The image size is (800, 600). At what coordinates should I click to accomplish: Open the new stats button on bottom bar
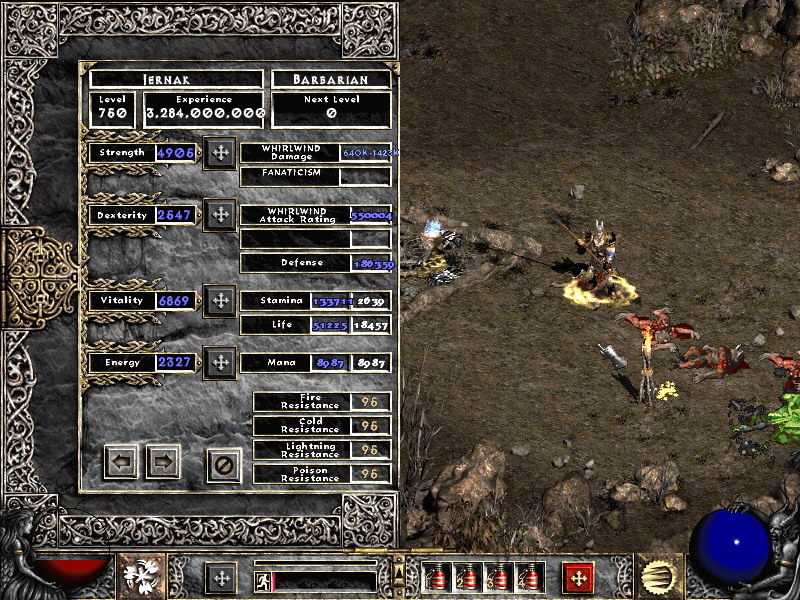tap(221, 578)
